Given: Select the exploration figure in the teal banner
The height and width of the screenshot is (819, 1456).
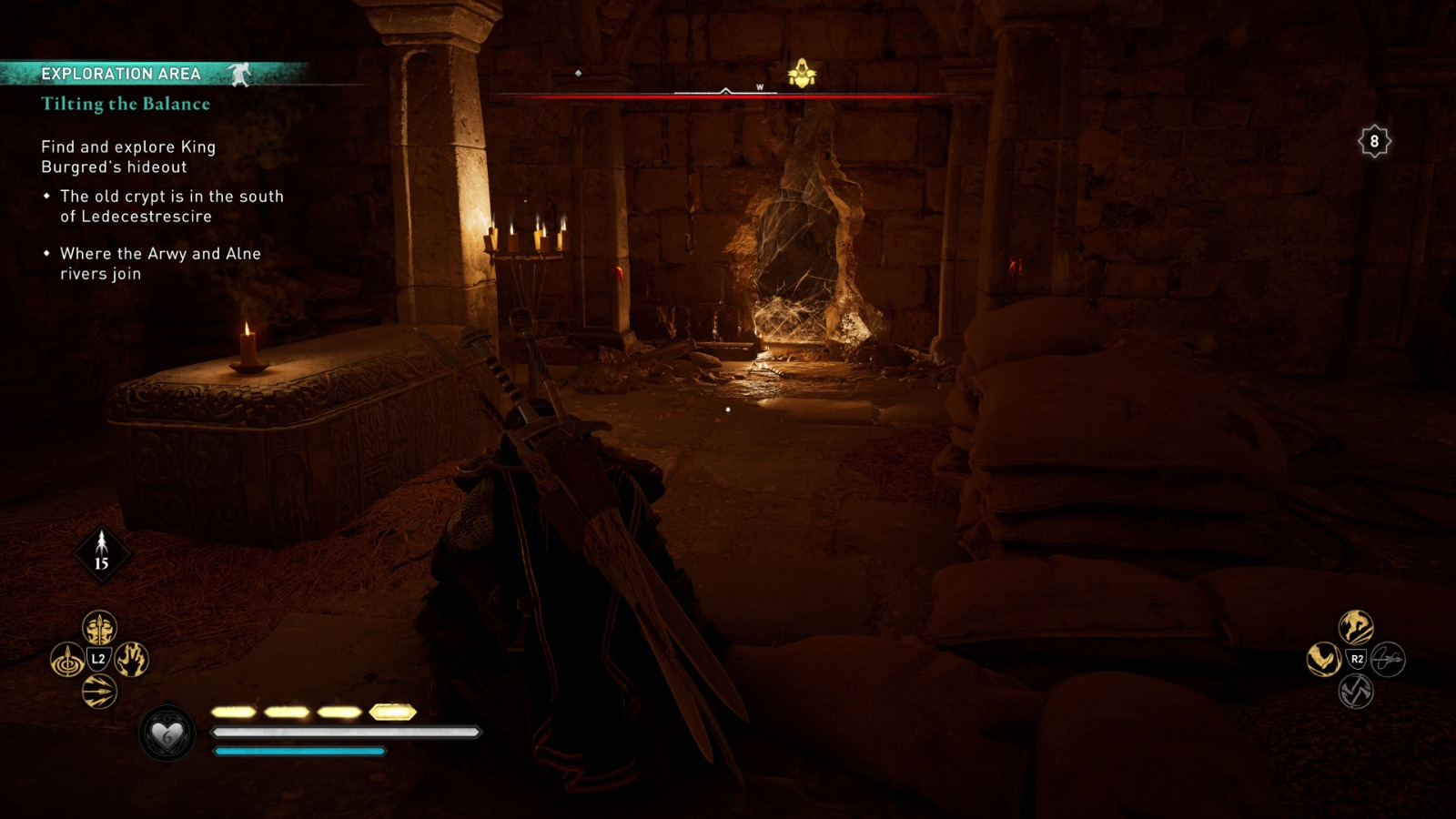Looking at the screenshot, I should pyautogui.click(x=241, y=76).
